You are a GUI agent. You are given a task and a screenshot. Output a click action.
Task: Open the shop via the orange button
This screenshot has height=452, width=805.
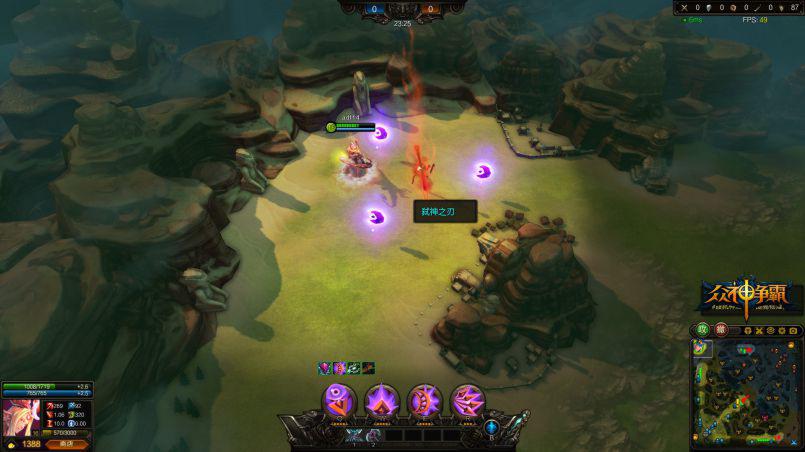[x=68, y=443]
